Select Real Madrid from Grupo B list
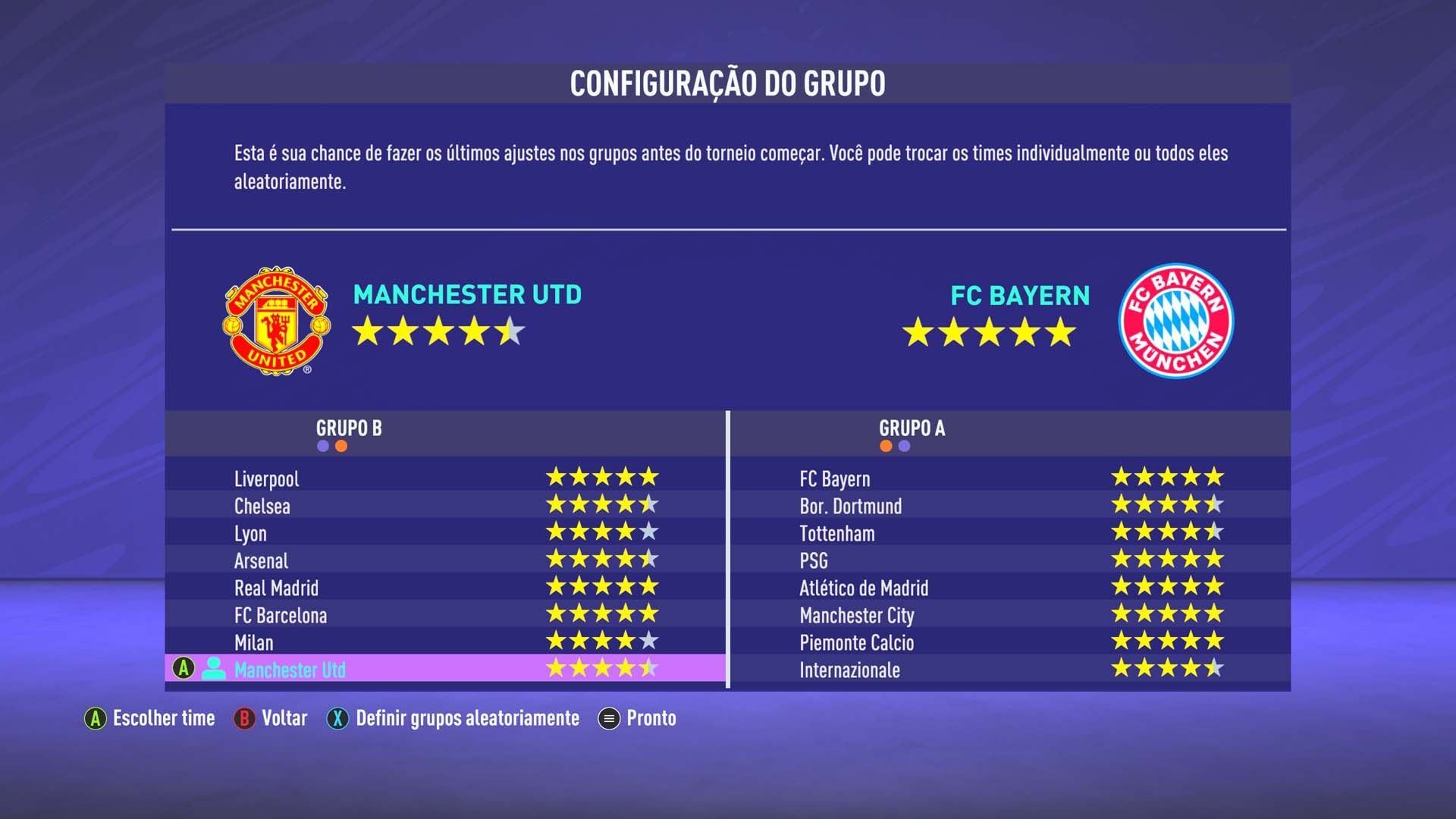Viewport: 1456px width, 819px height. [x=278, y=588]
